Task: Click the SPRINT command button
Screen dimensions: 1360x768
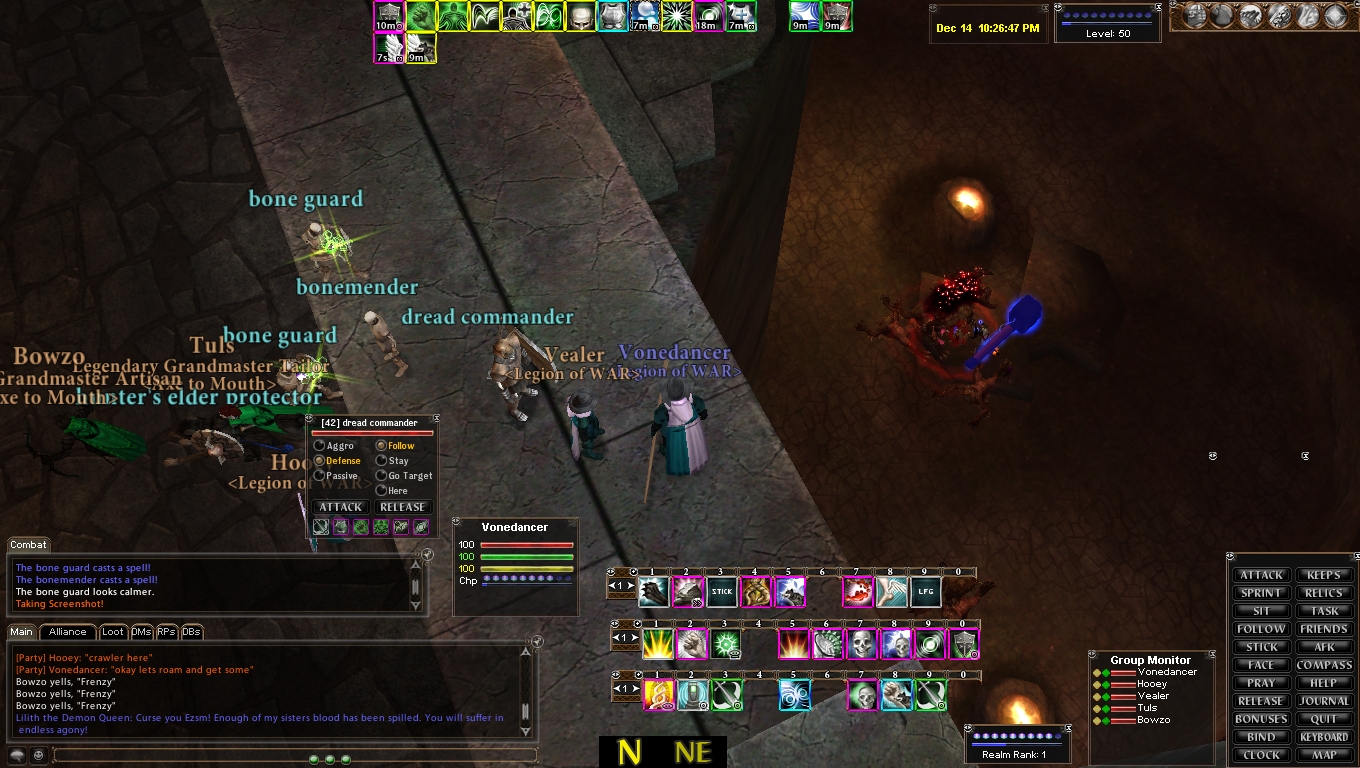Action: (1261, 593)
